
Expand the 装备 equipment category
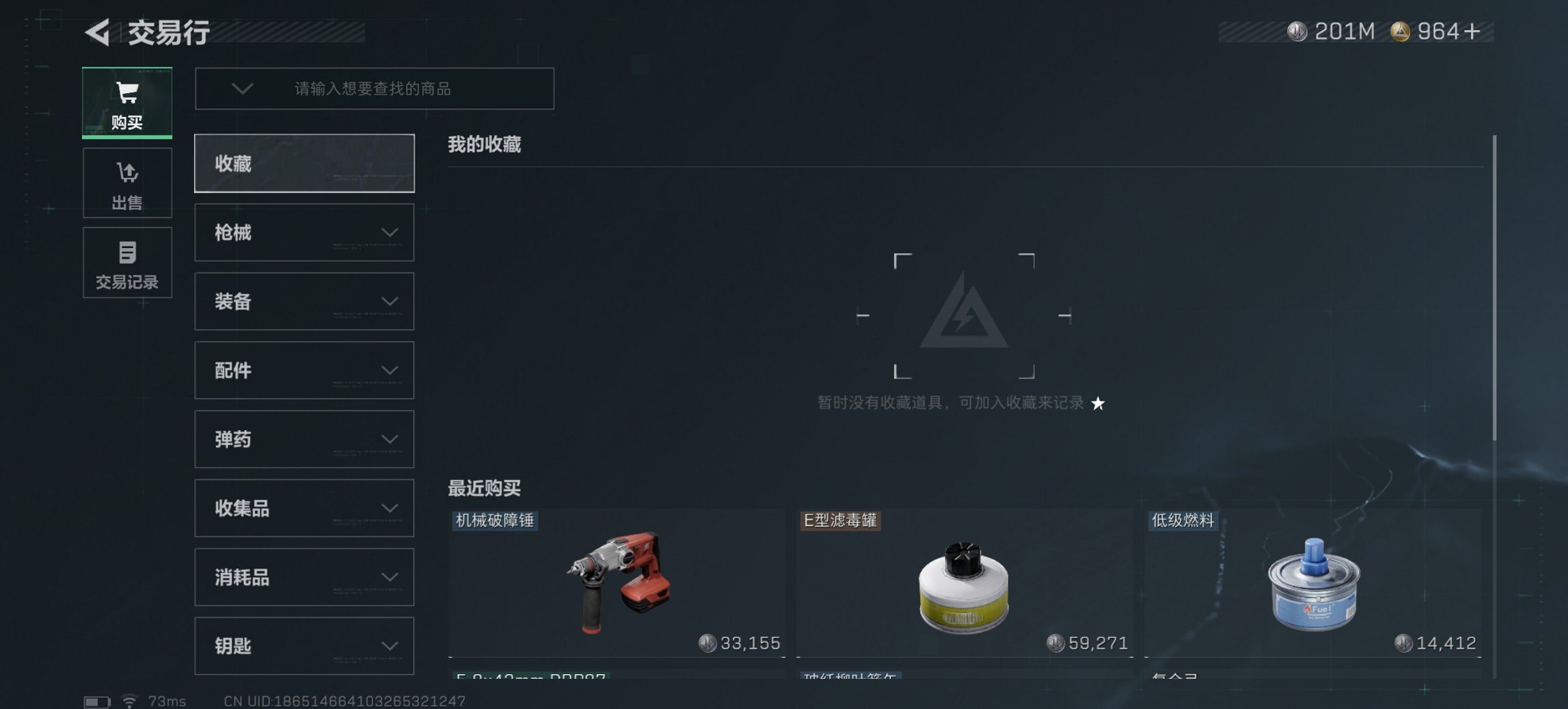(303, 302)
